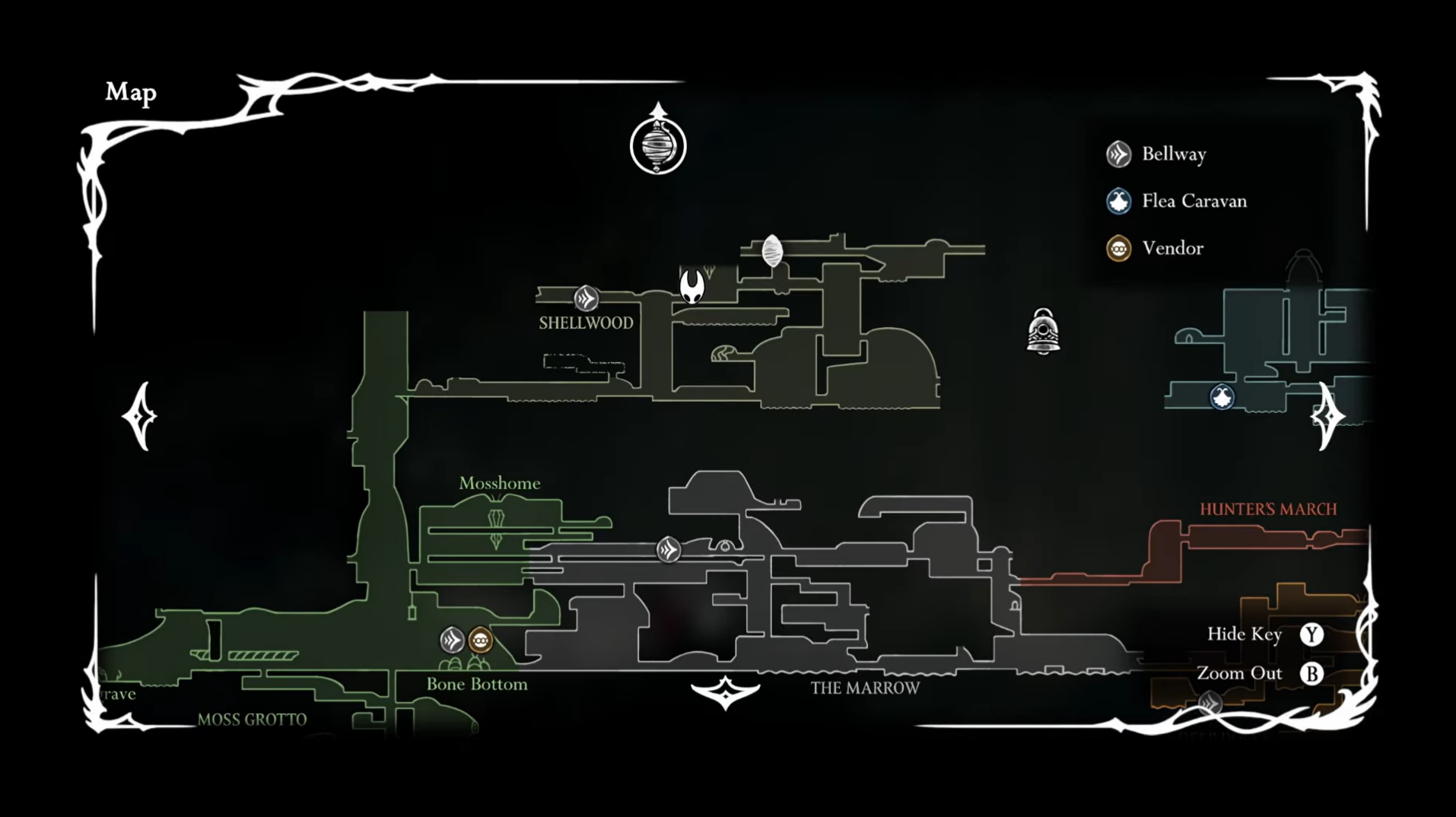The image size is (1456, 817).
Task: Click the left map navigation arrow
Action: [x=141, y=416]
